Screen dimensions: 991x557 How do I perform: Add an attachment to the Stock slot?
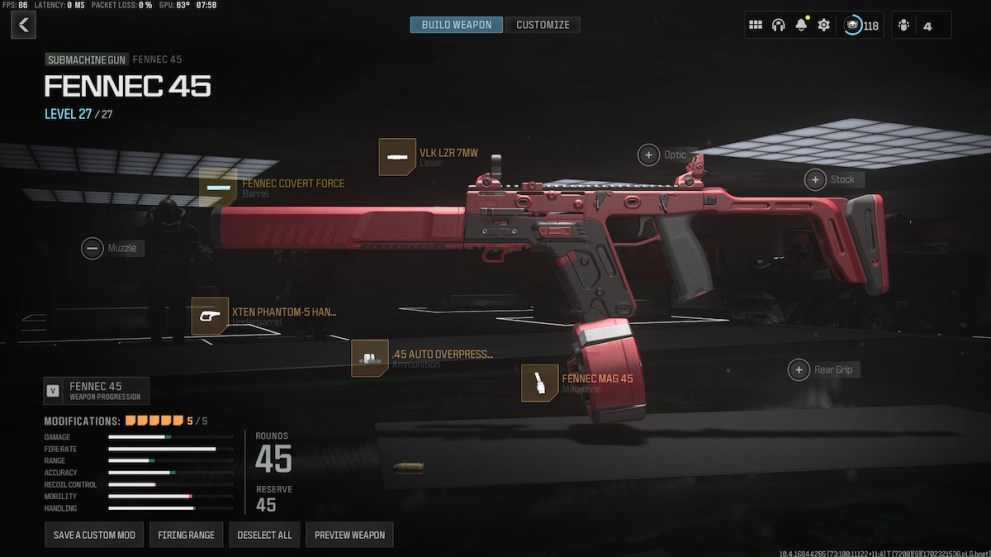[815, 179]
